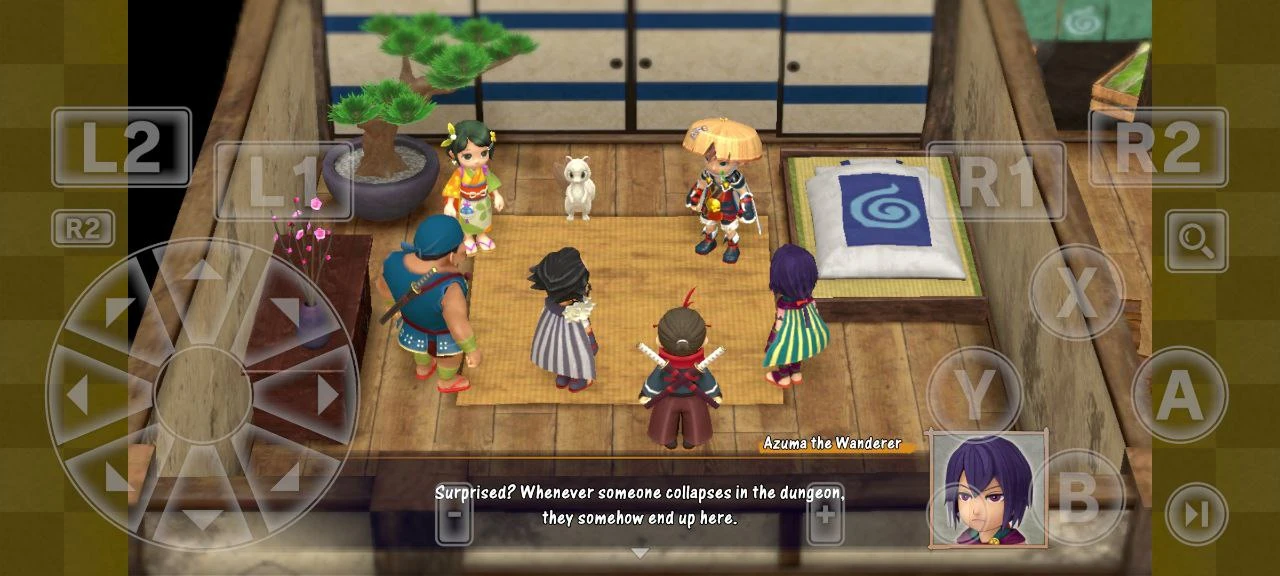This screenshot has width=1280, height=576.
Task: Click the d-pad up arrow
Action: 202,272
